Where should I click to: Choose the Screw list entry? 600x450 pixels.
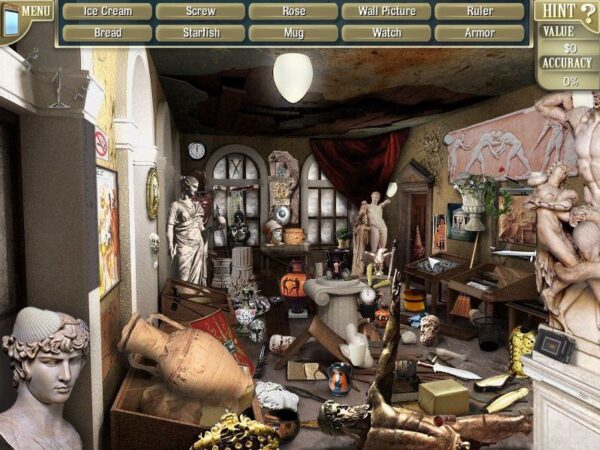(200, 12)
